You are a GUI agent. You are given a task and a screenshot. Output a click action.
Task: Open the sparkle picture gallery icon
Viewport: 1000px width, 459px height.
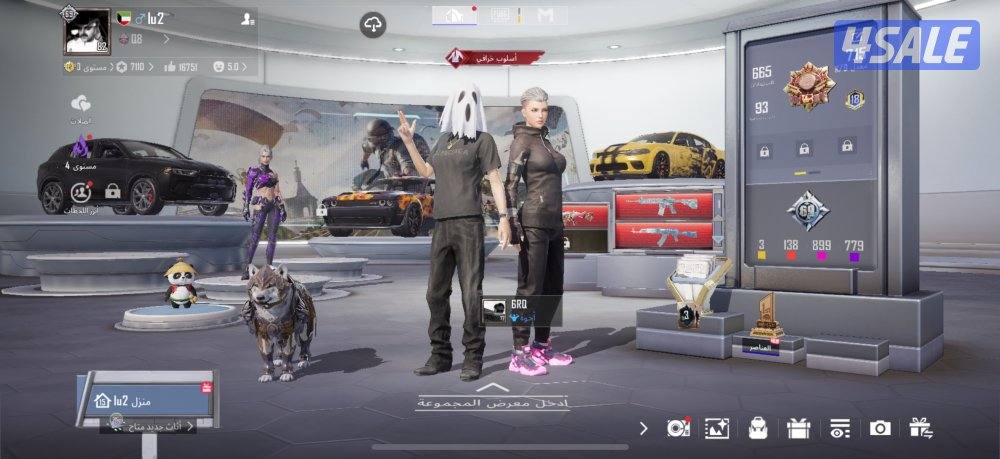coord(717,428)
